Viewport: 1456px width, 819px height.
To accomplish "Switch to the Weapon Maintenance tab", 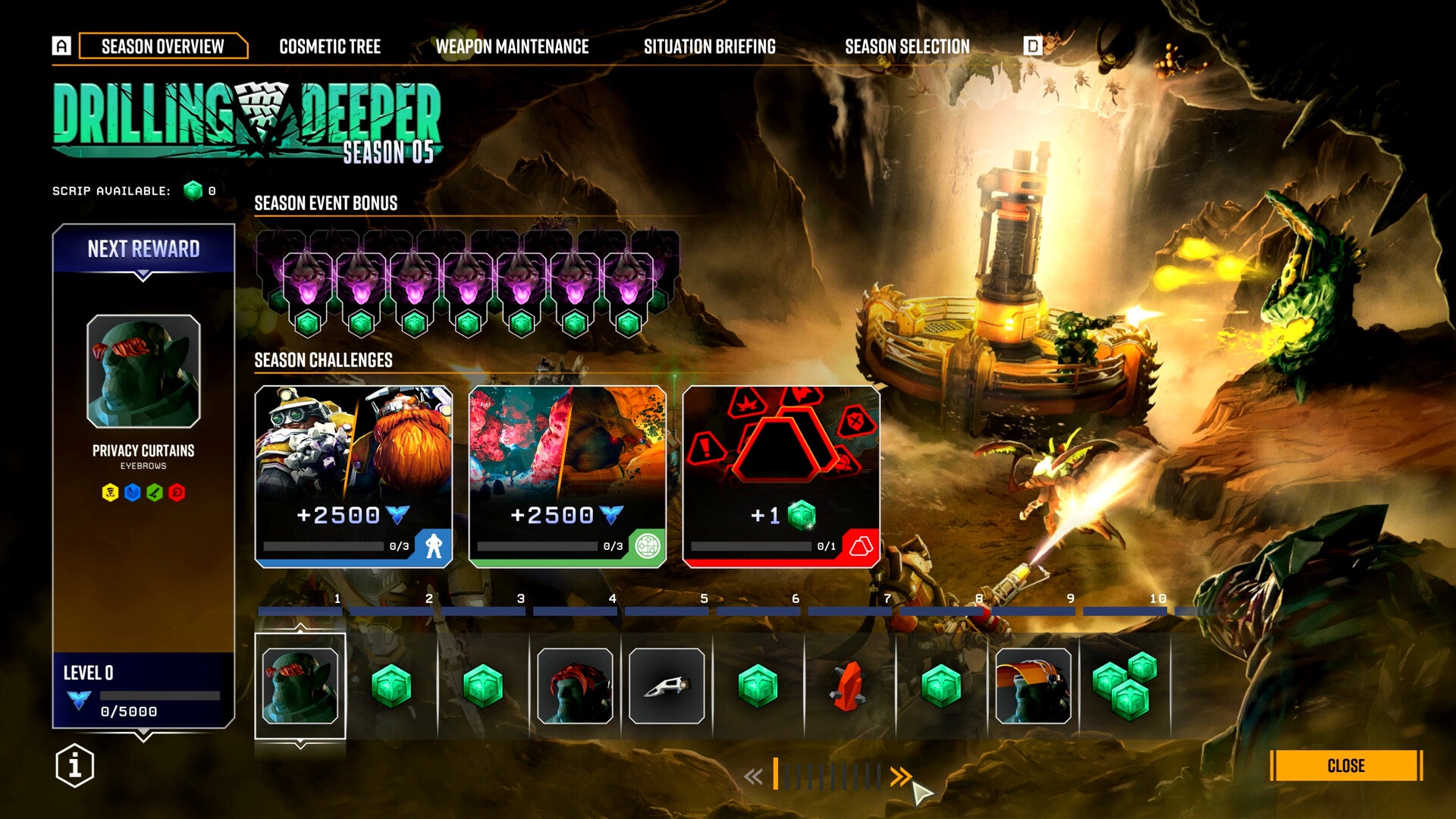I will point(513,46).
